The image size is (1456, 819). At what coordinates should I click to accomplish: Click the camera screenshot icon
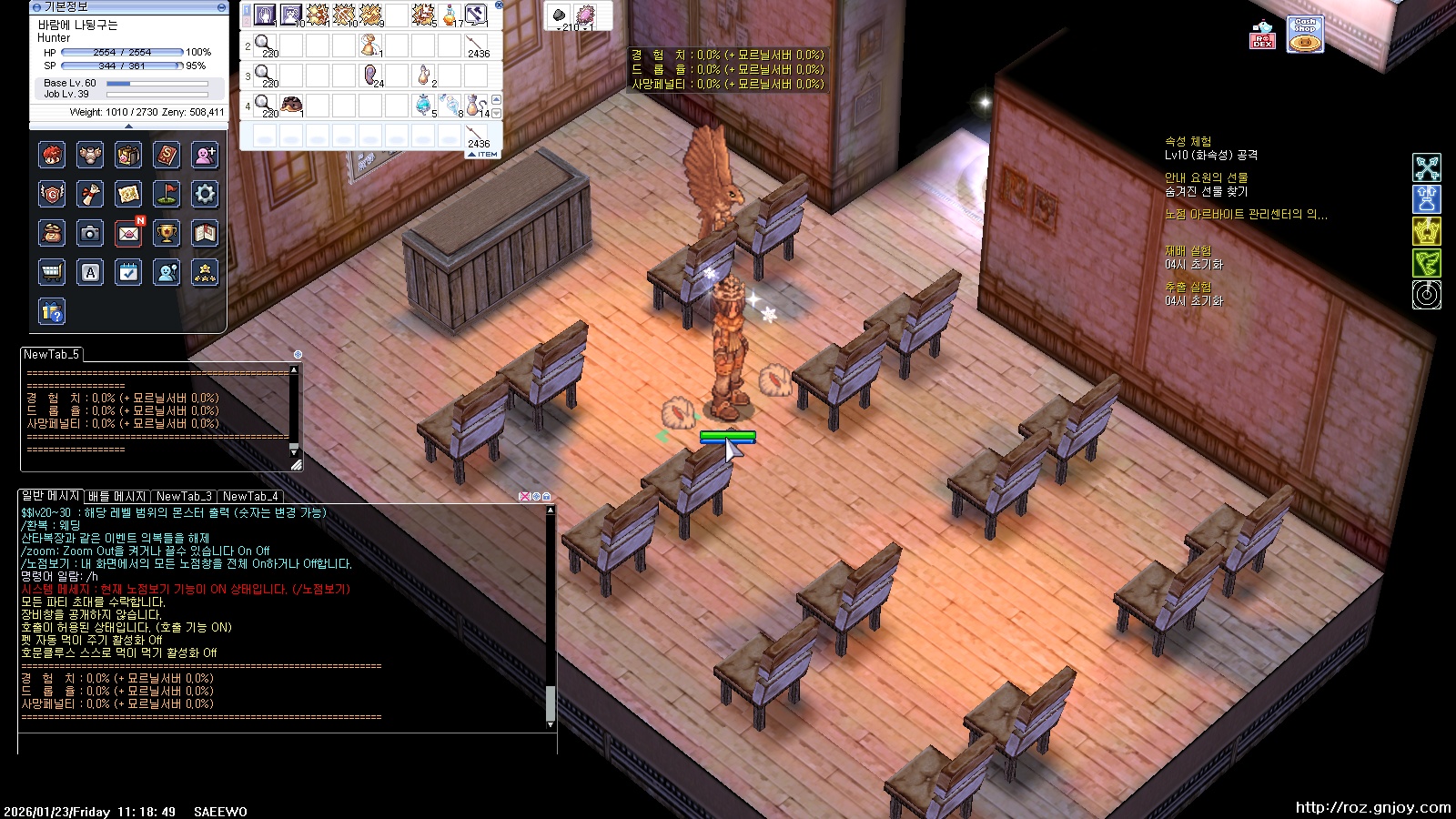click(x=90, y=234)
